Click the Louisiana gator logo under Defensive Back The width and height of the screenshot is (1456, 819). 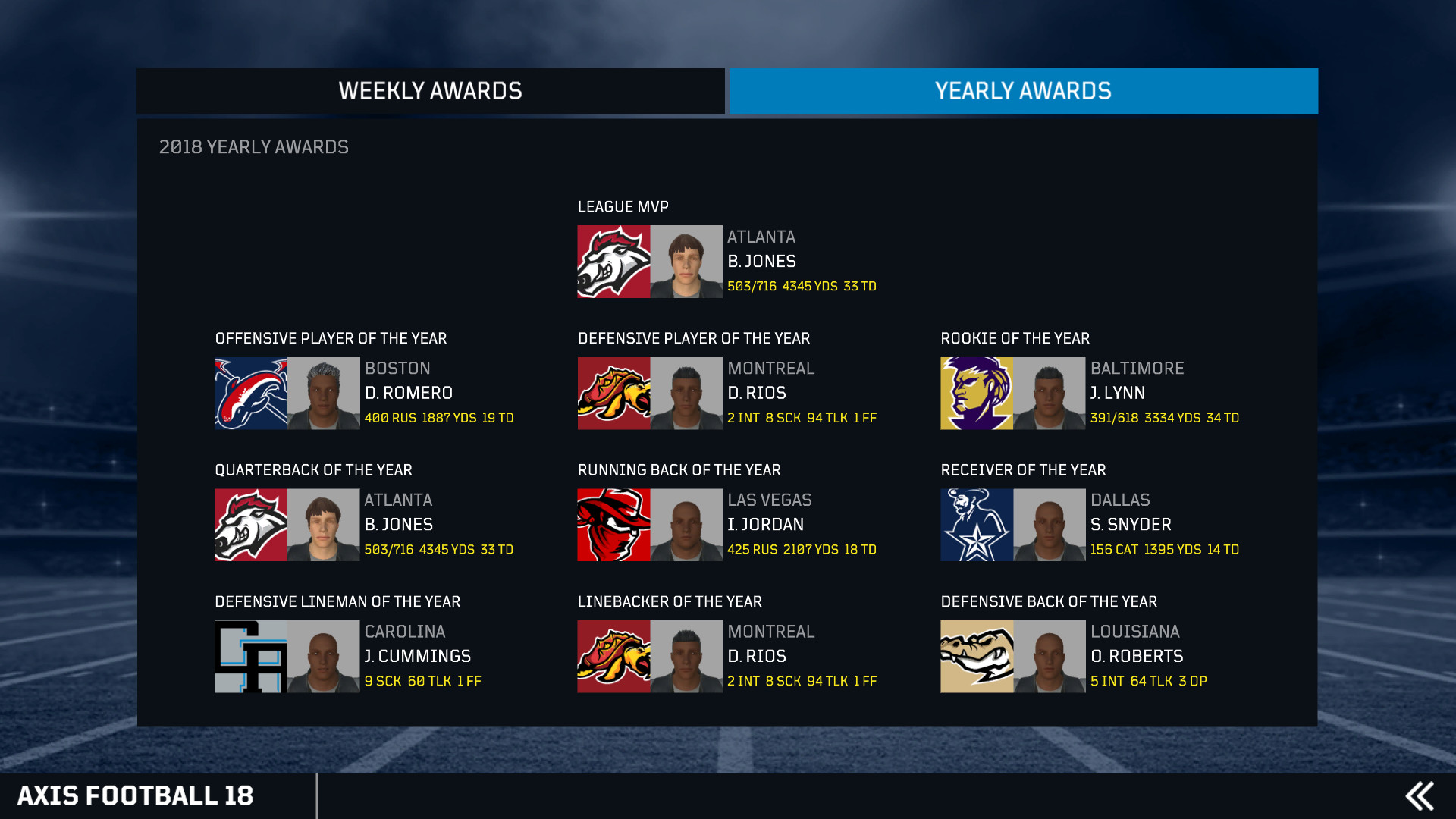[x=976, y=657]
